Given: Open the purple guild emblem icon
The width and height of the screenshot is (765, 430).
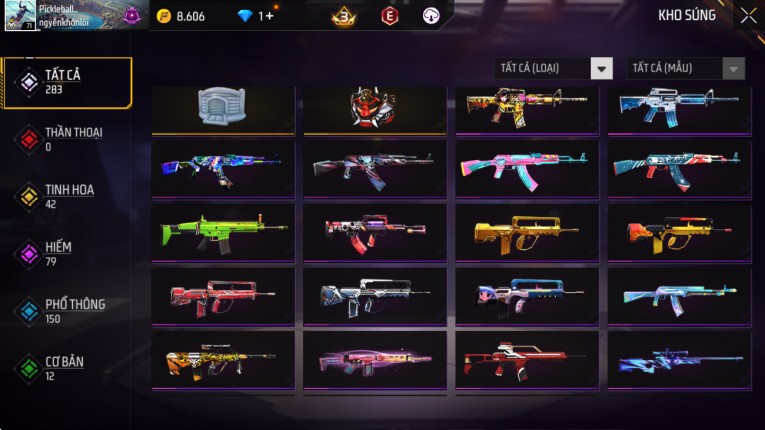Looking at the screenshot, I should [132, 16].
